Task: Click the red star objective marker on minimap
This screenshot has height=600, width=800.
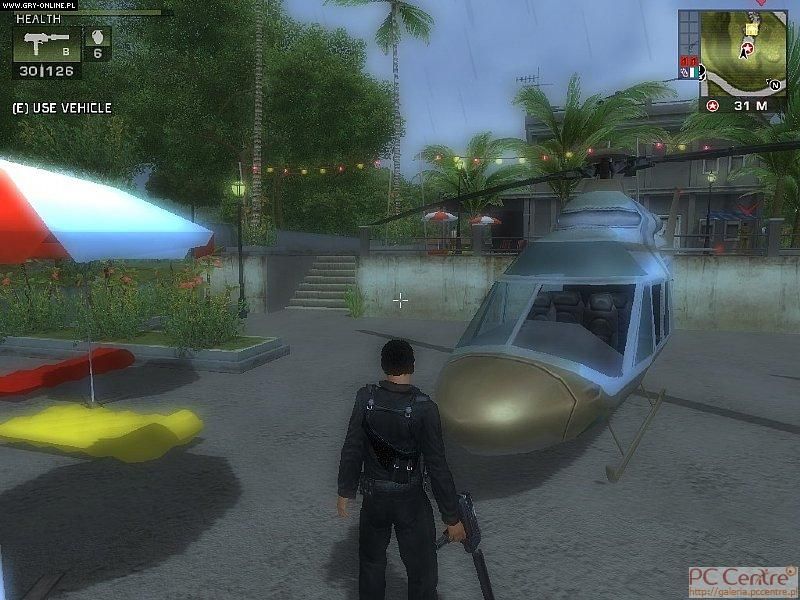Action: (x=747, y=47)
